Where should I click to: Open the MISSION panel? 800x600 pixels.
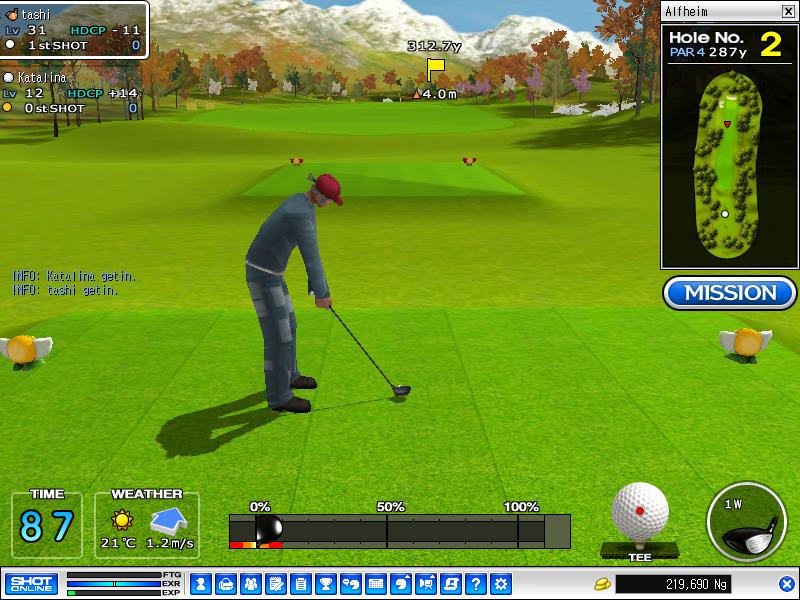pos(729,293)
